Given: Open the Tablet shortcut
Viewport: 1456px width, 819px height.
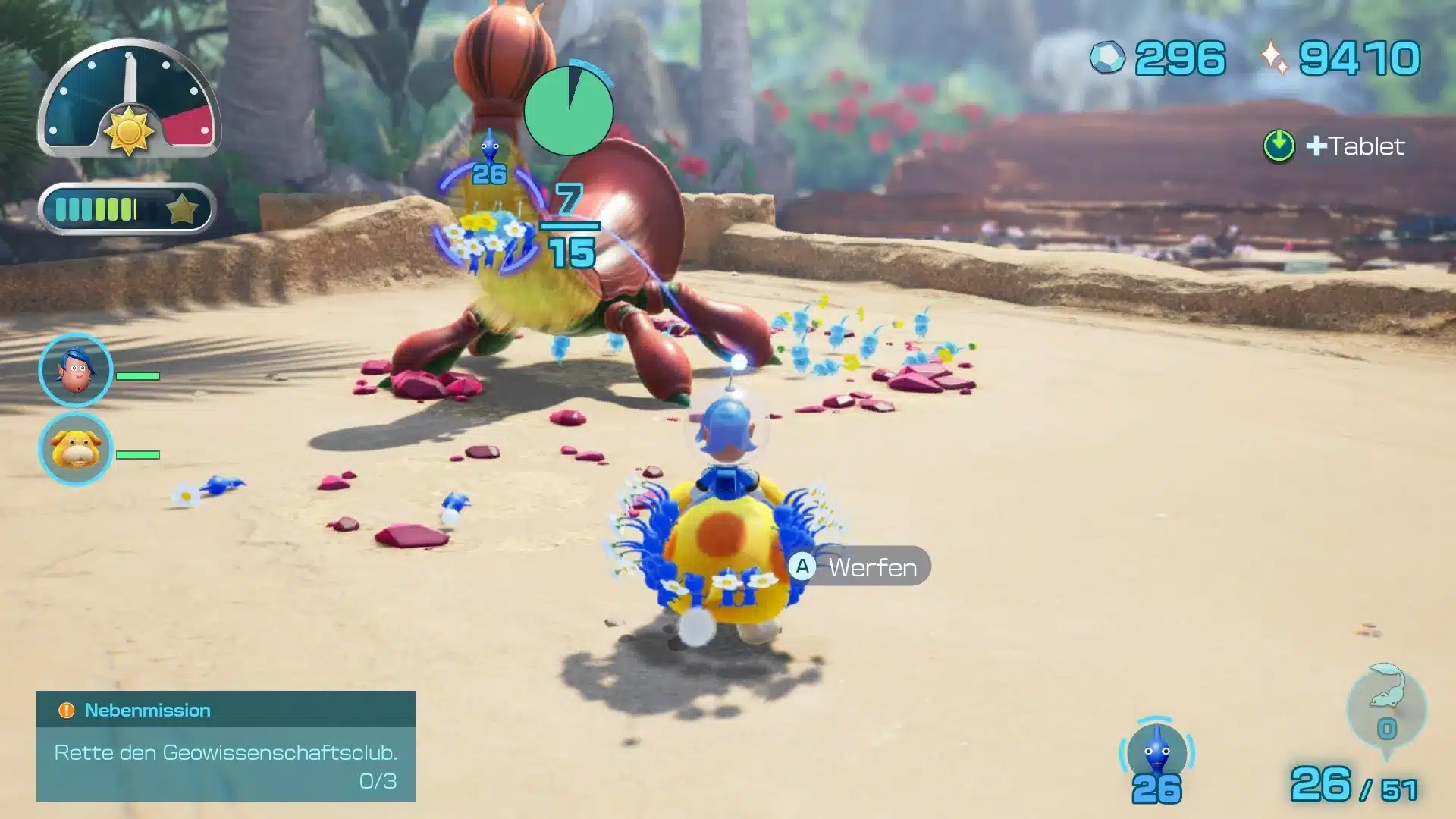Looking at the screenshot, I should pos(1334,146).
